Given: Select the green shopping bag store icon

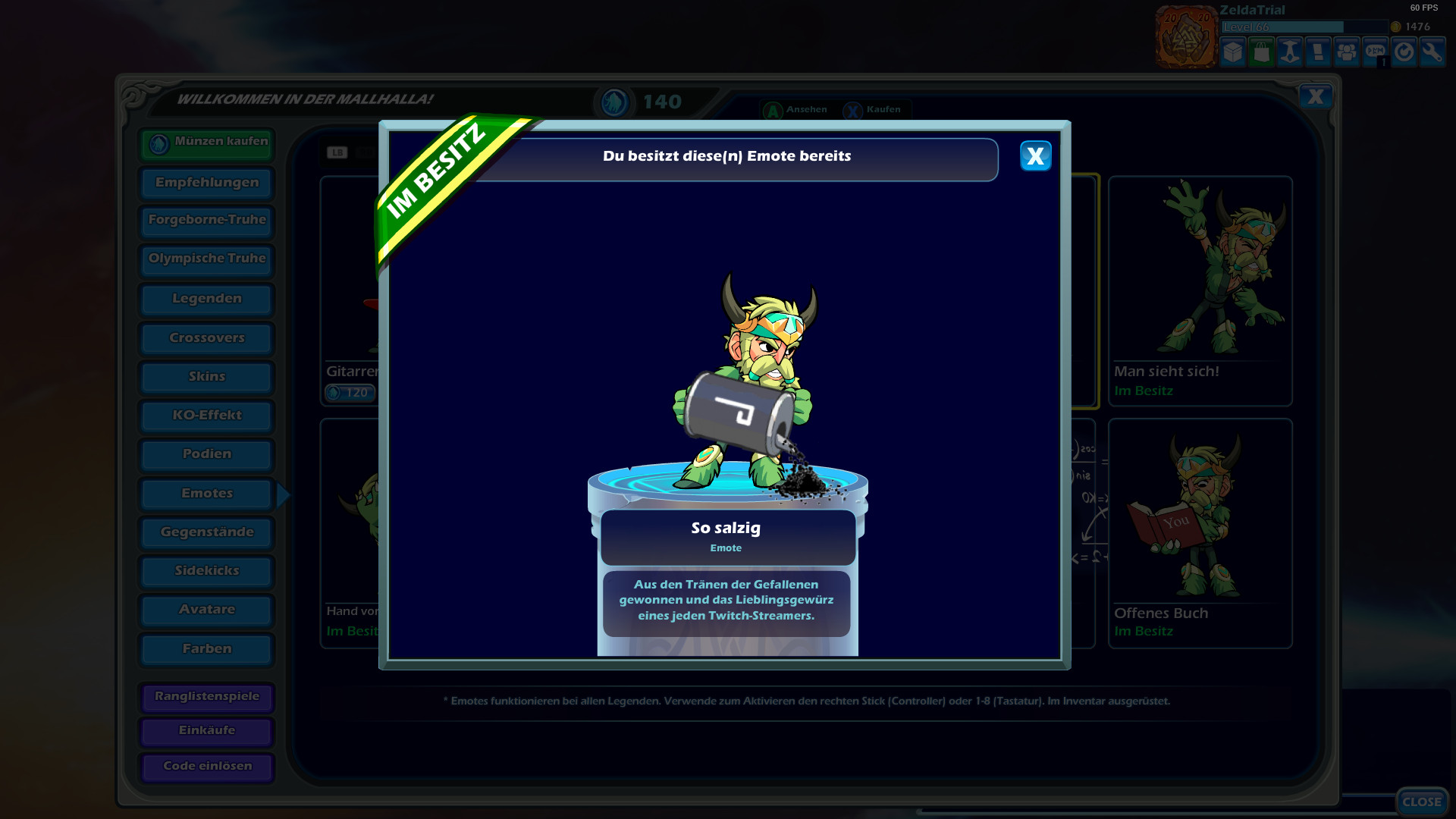Looking at the screenshot, I should (x=1261, y=52).
